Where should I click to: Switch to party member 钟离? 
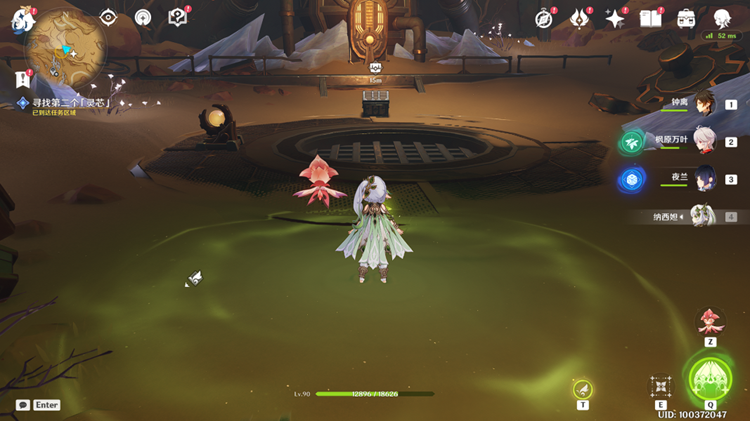coord(705,104)
